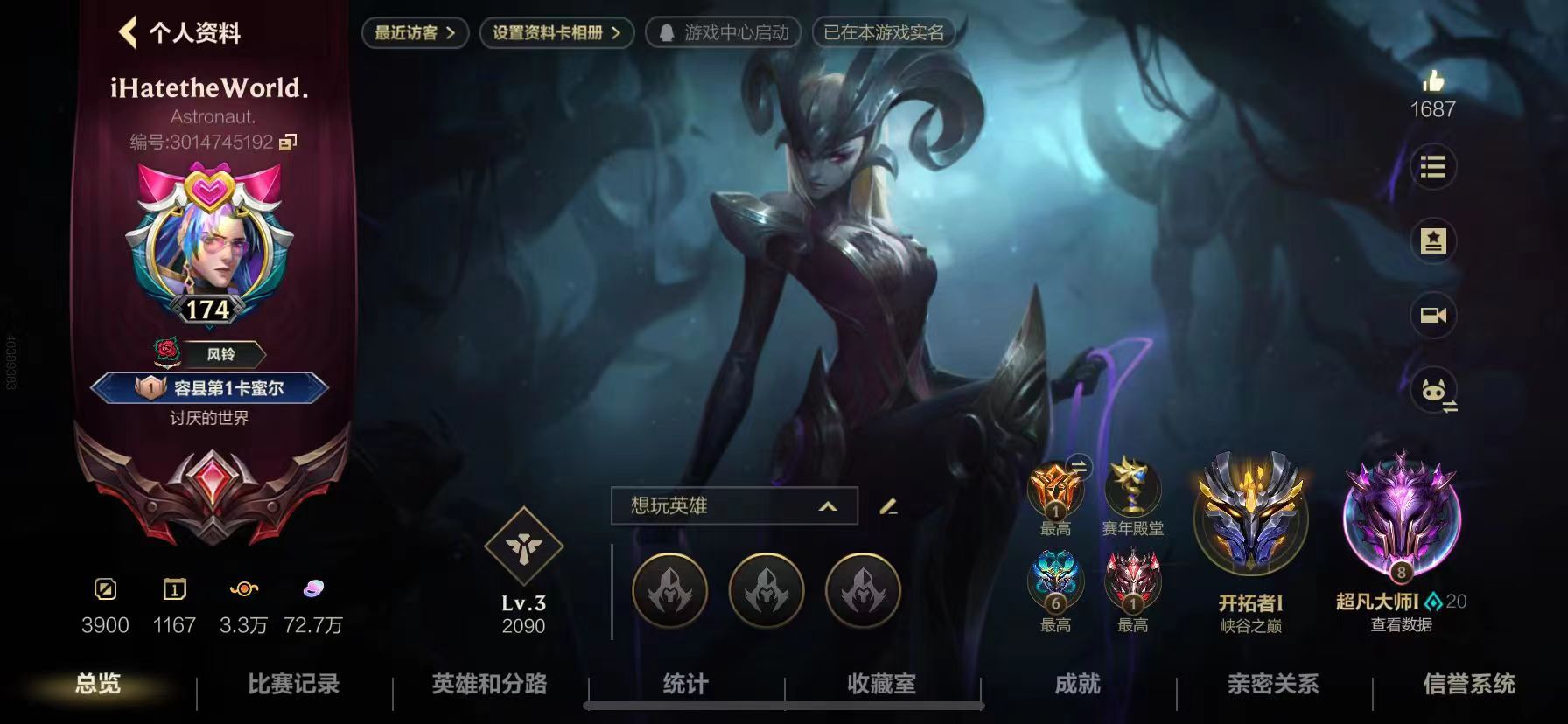Switch to the 信誉系统 tab
1568x724 pixels.
point(1470,687)
